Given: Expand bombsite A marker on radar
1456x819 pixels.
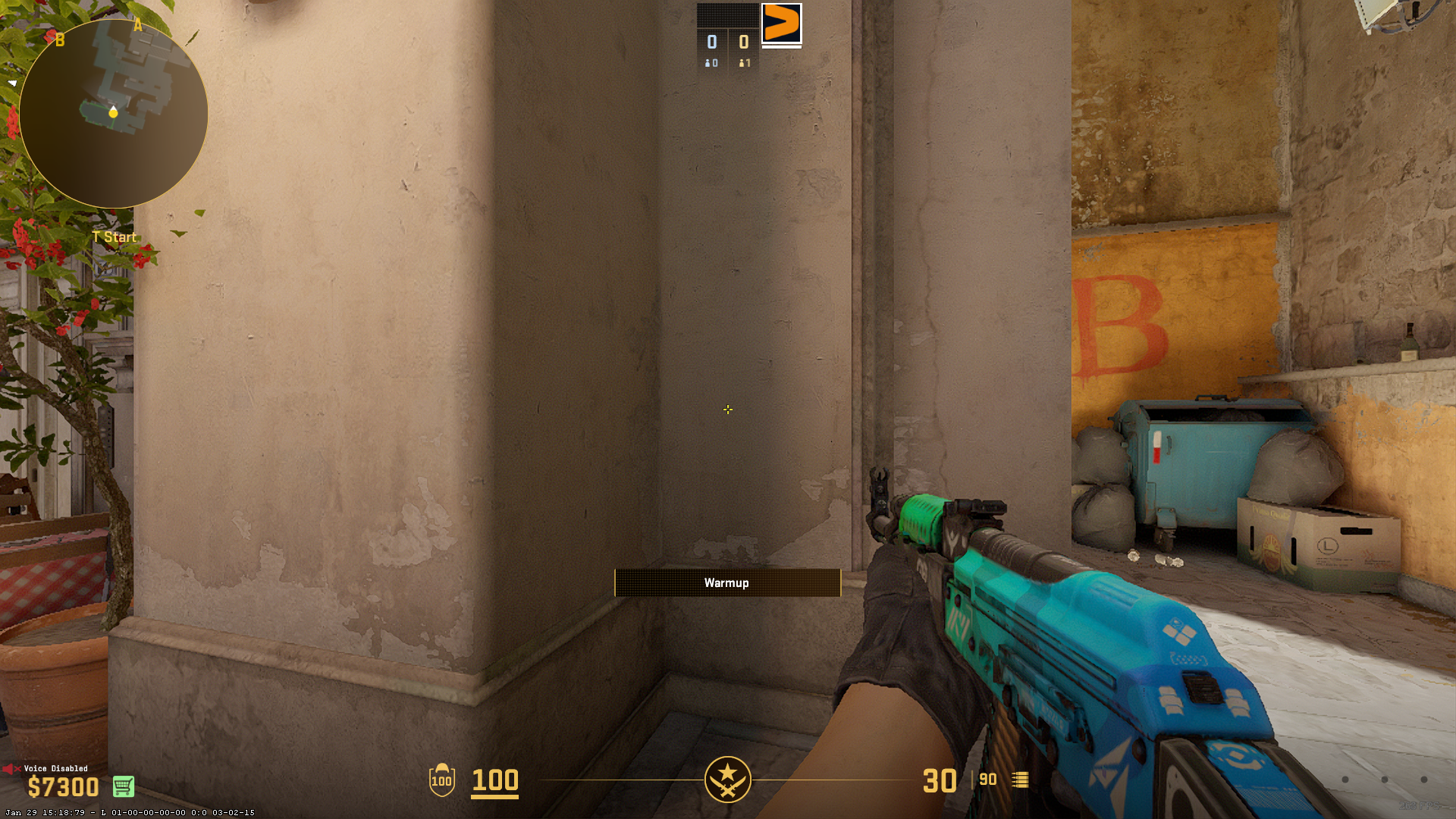Looking at the screenshot, I should 138,24.
